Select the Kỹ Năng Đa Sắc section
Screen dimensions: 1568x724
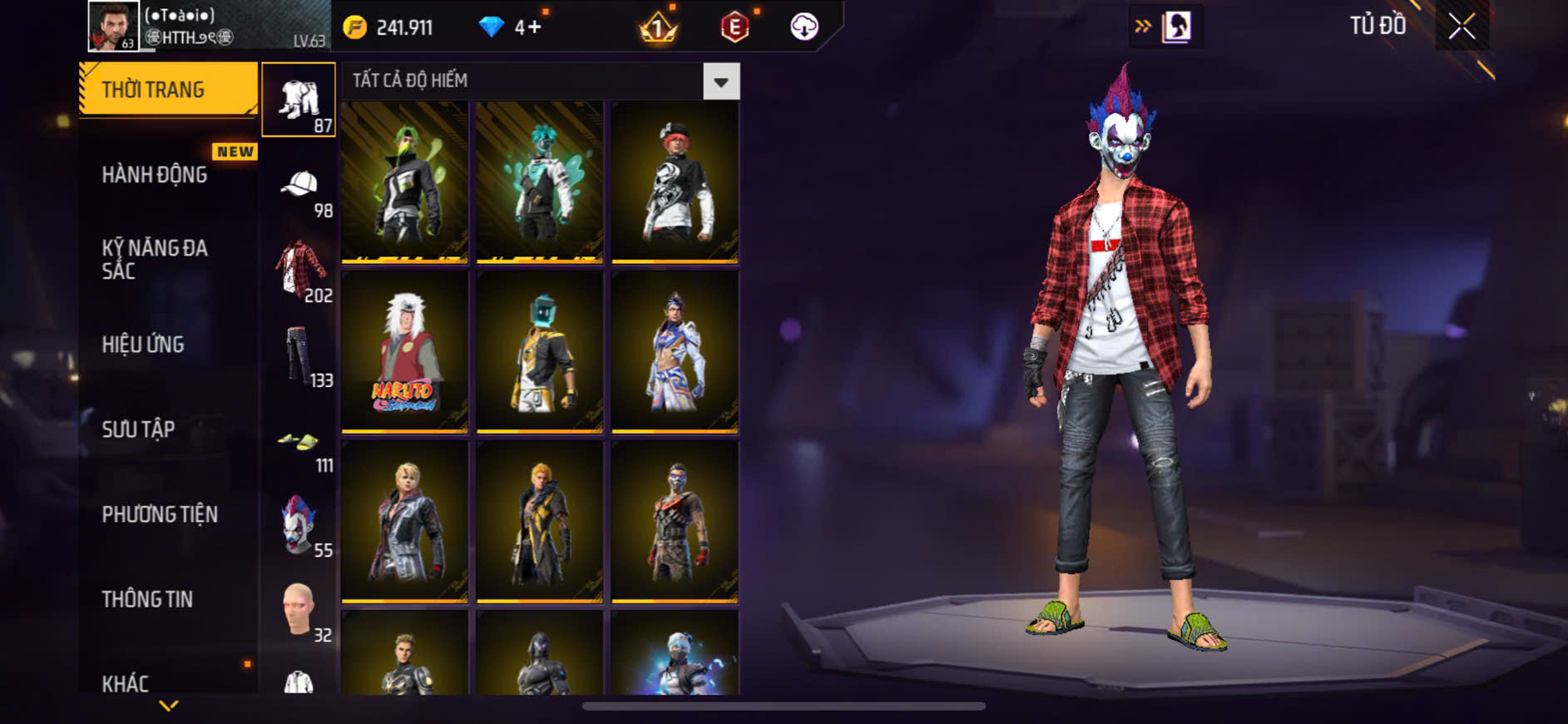pos(155,259)
